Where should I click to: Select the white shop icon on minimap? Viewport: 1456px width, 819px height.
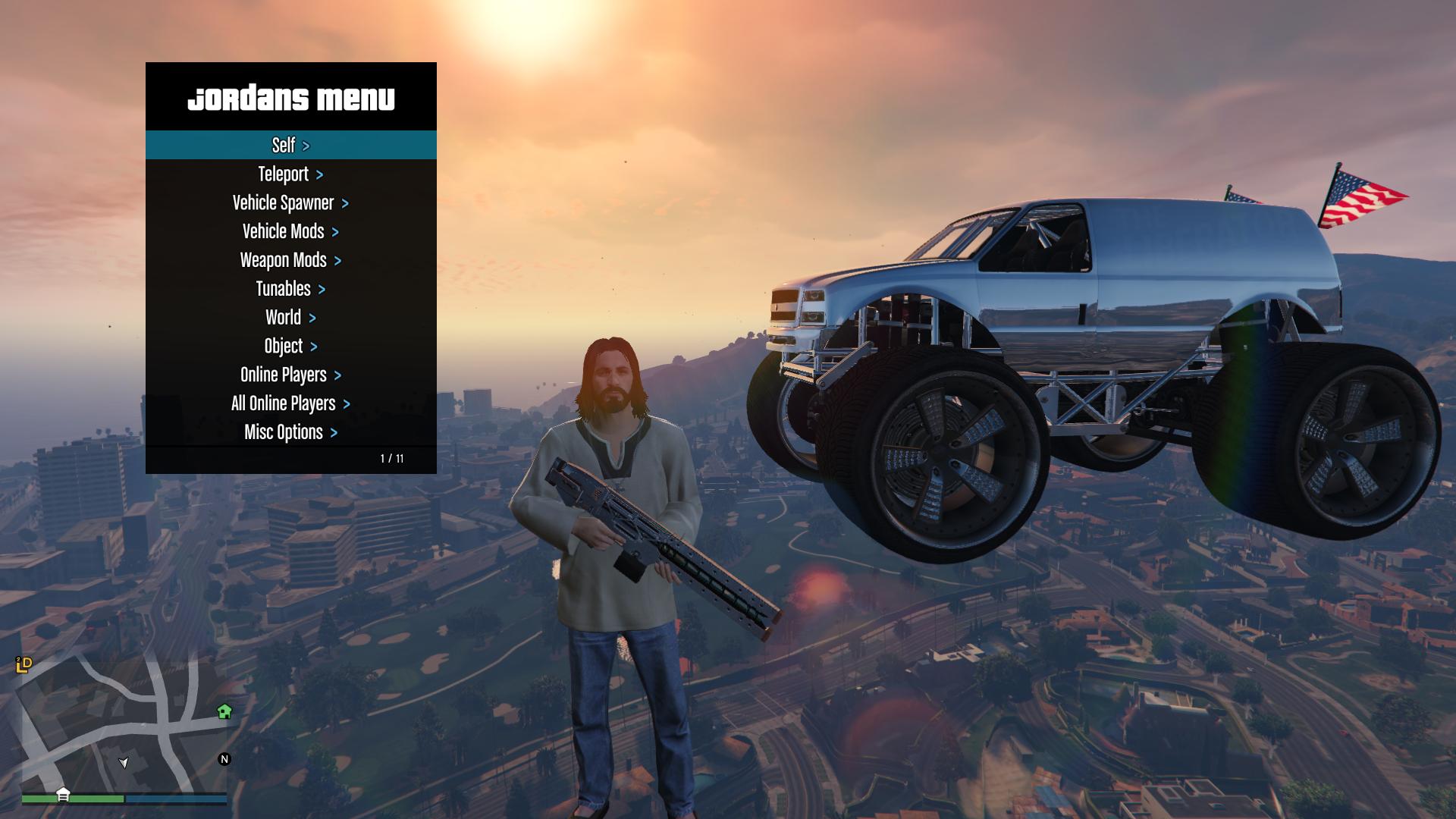click(x=63, y=795)
